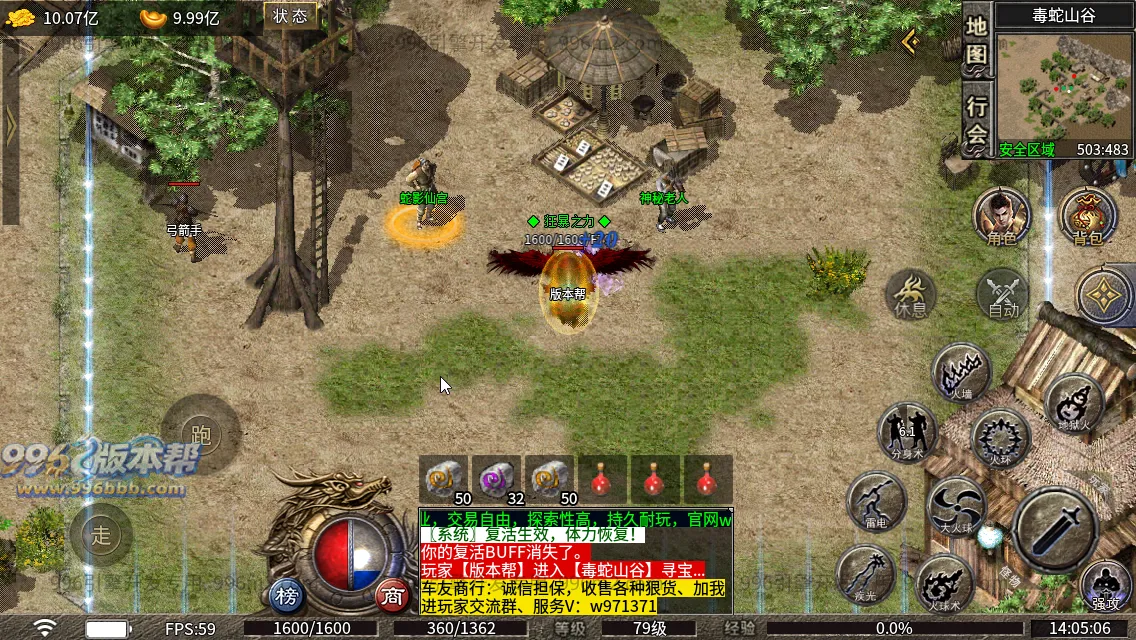1136x640 pixels.
Task: Open the red 商 shop button
Action: (x=392, y=597)
